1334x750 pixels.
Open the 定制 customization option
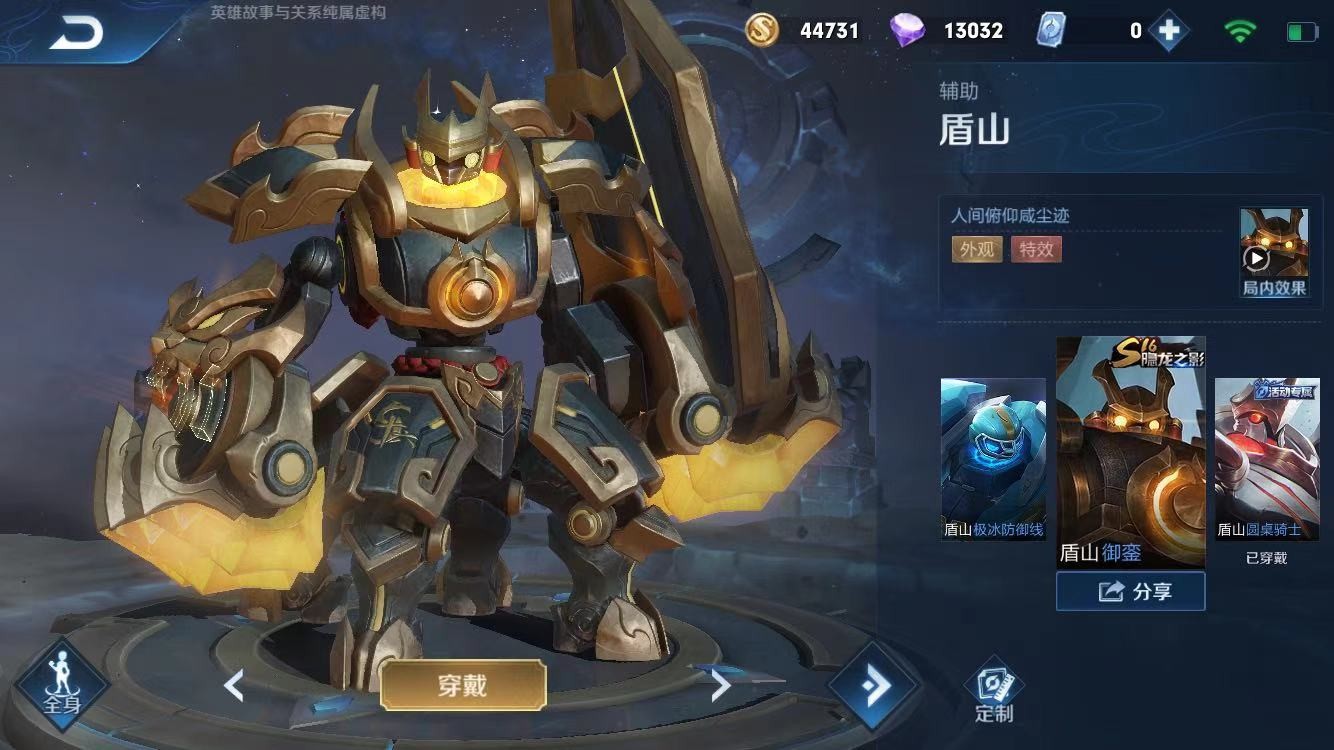pyautogui.click(x=993, y=692)
